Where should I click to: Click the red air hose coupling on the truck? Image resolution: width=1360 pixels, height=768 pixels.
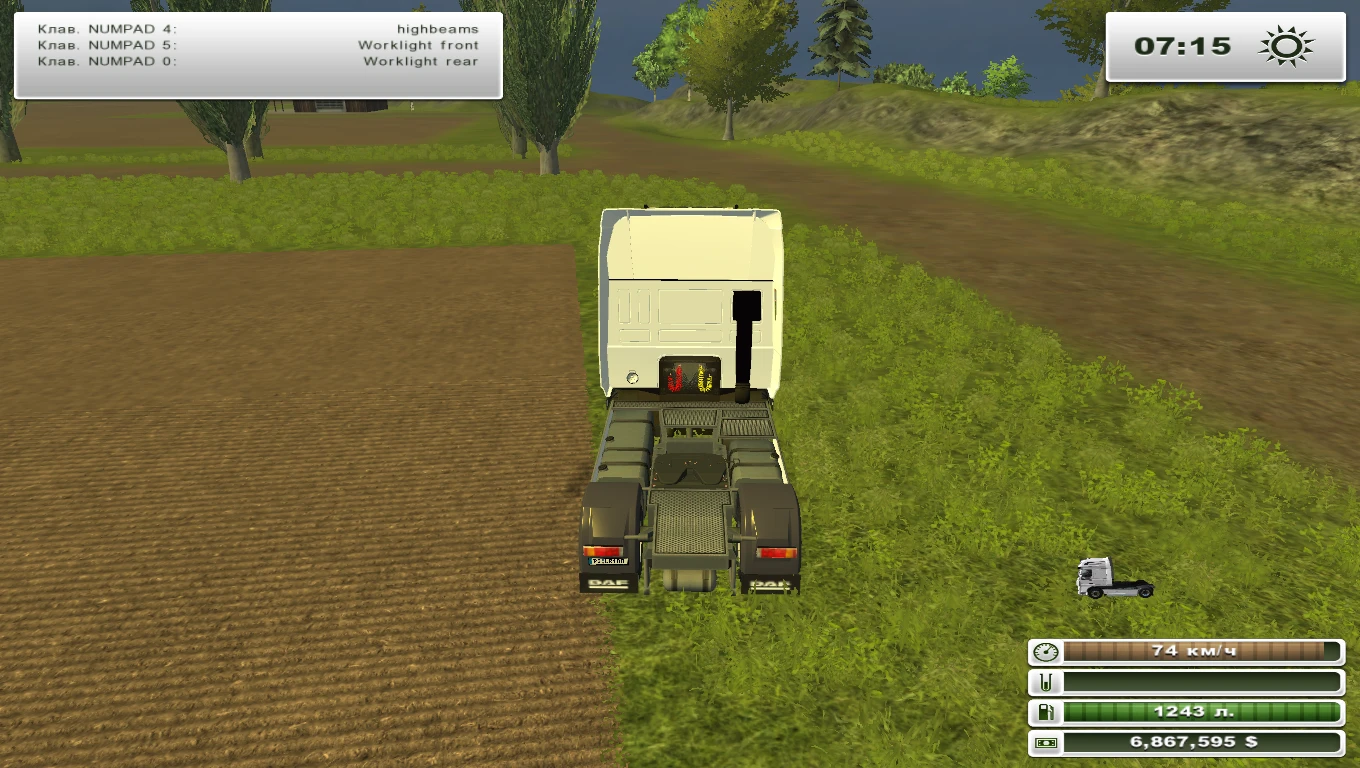coord(674,378)
